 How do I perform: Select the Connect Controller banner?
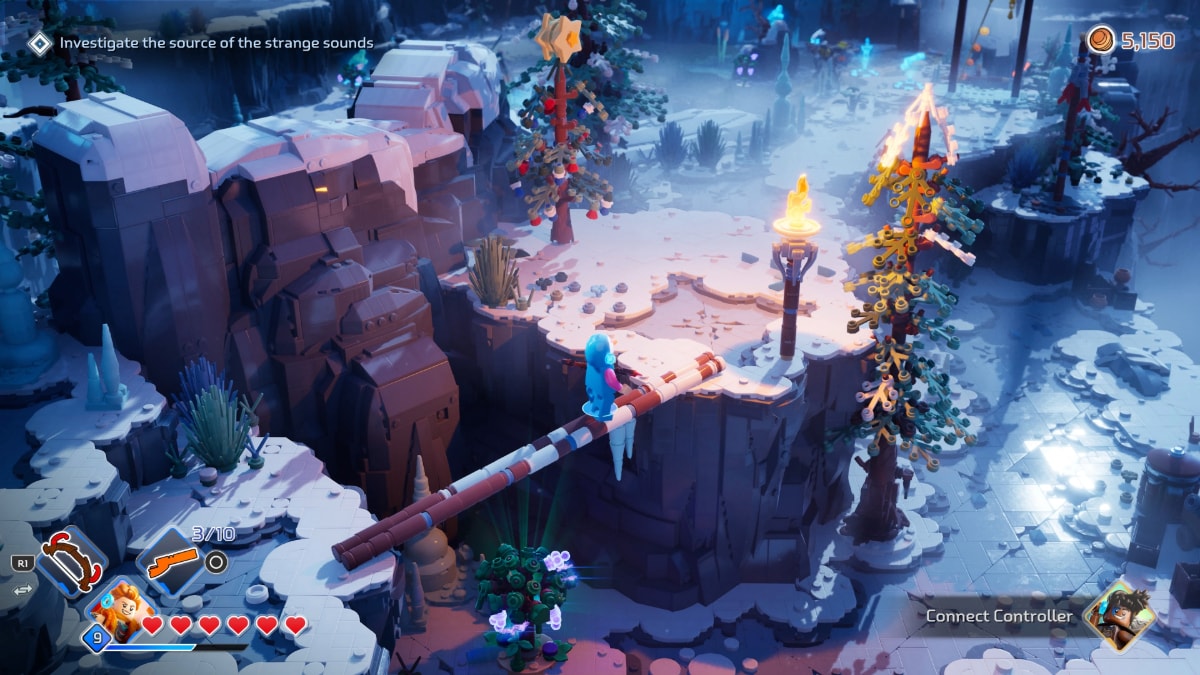click(999, 616)
